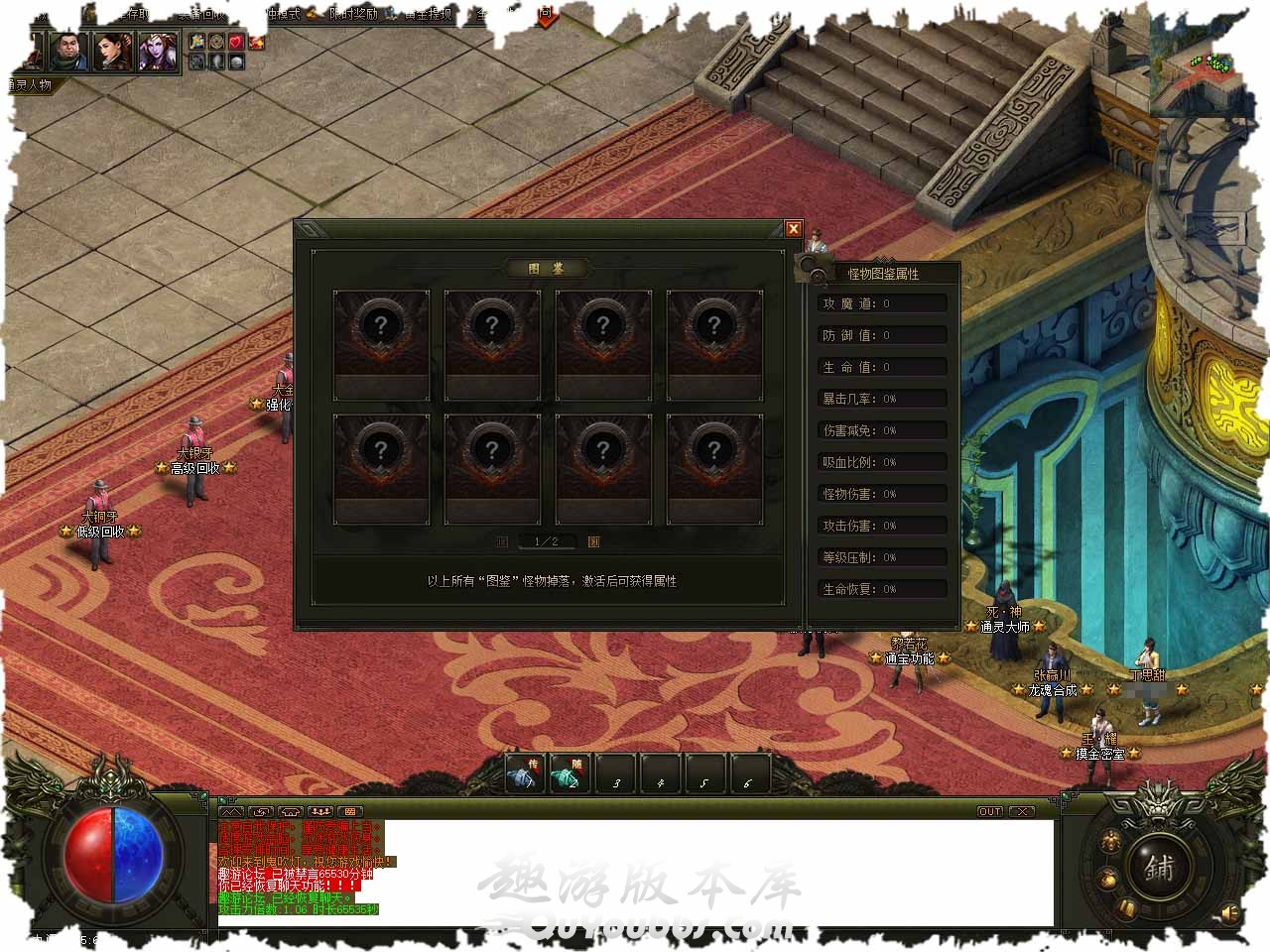Click the OUT button above chat
The width and height of the screenshot is (1270, 952).
pyautogui.click(x=990, y=811)
